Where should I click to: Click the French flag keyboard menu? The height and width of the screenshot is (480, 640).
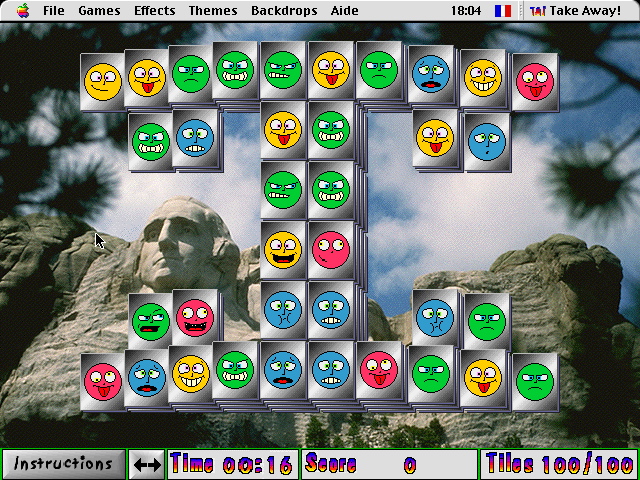[x=502, y=11]
